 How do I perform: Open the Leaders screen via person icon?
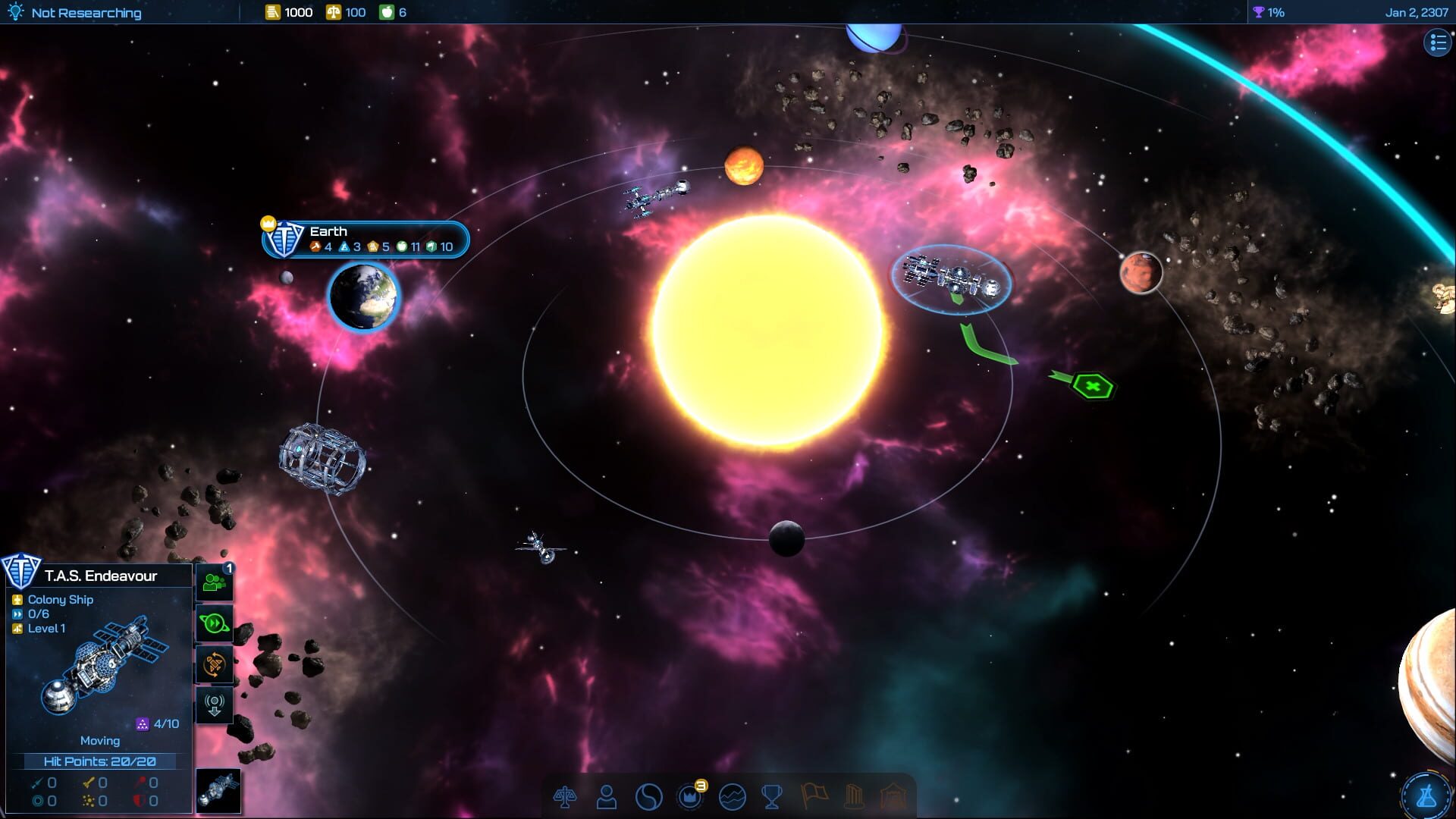click(x=607, y=797)
